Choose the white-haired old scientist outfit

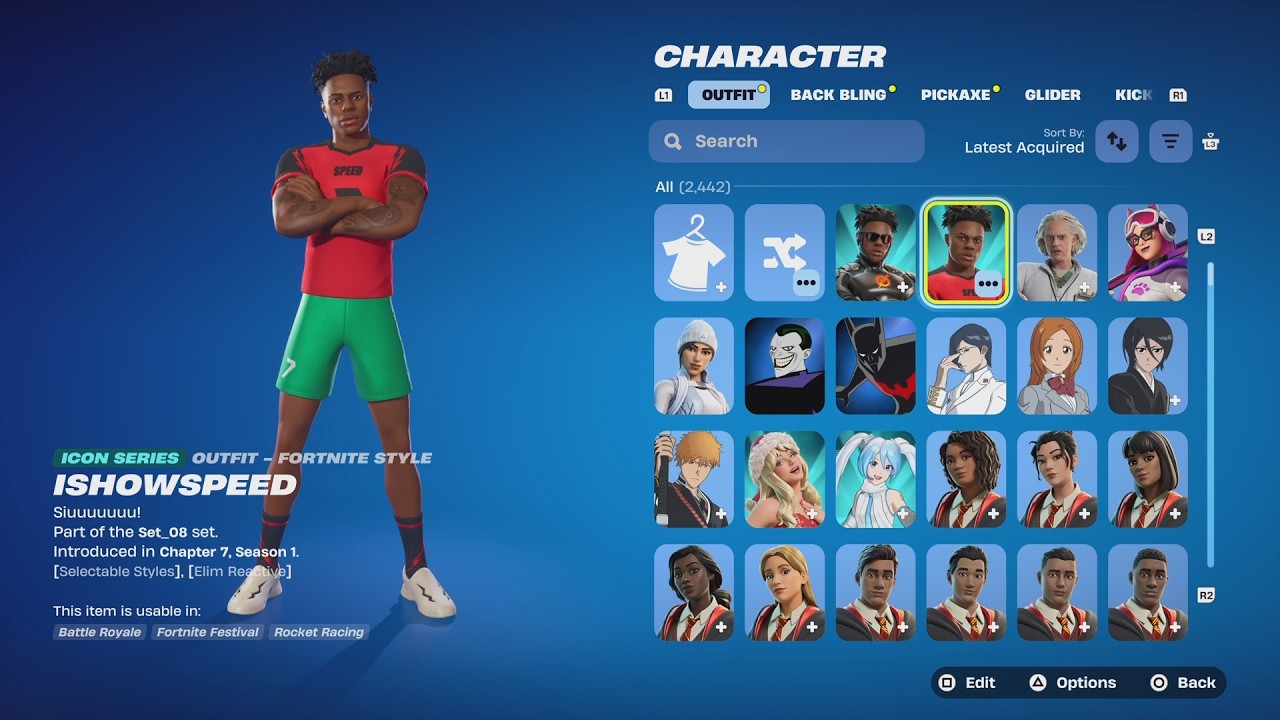click(x=1057, y=253)
